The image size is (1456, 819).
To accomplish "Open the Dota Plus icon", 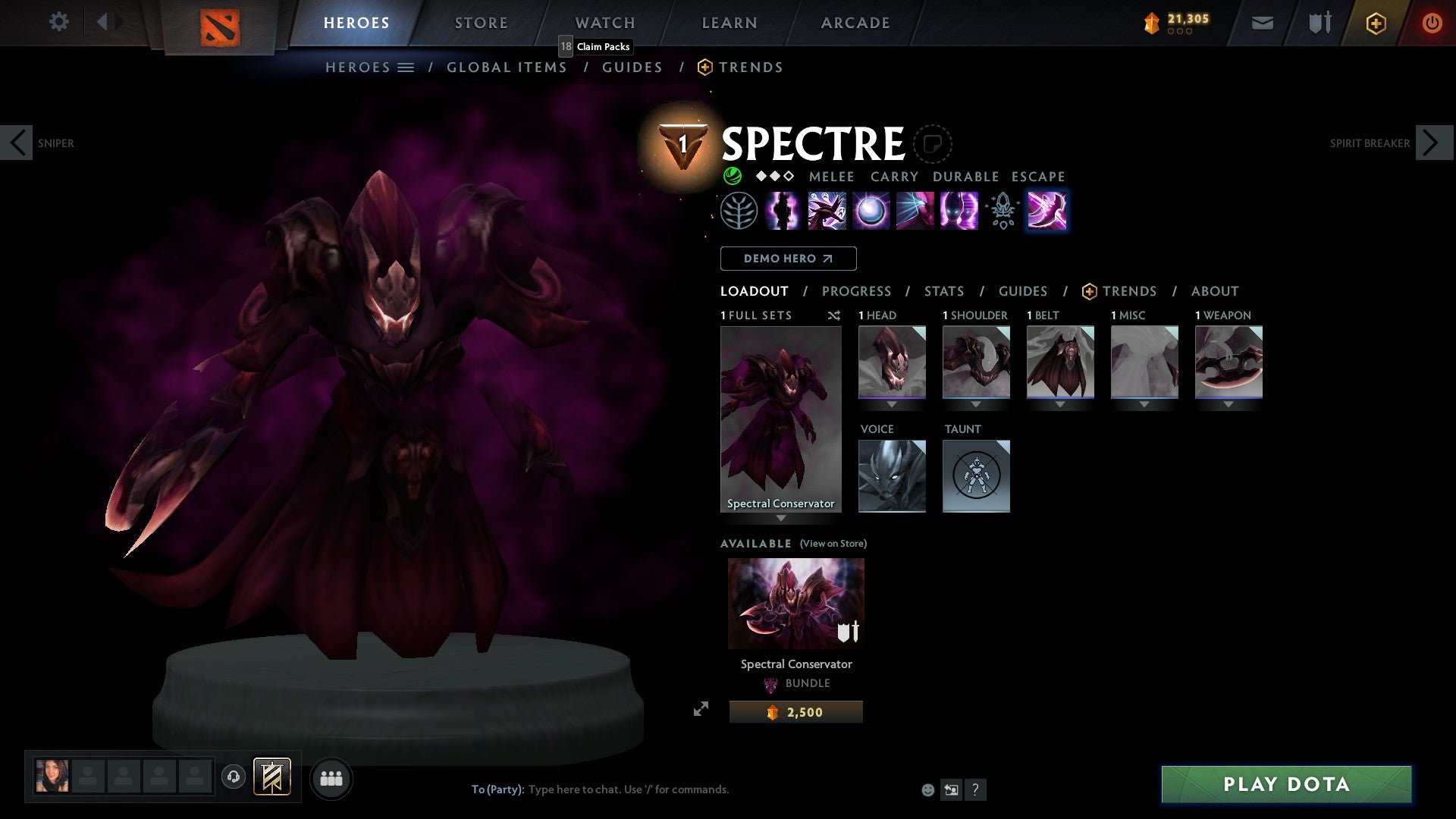I will [x=1375, y=23].
